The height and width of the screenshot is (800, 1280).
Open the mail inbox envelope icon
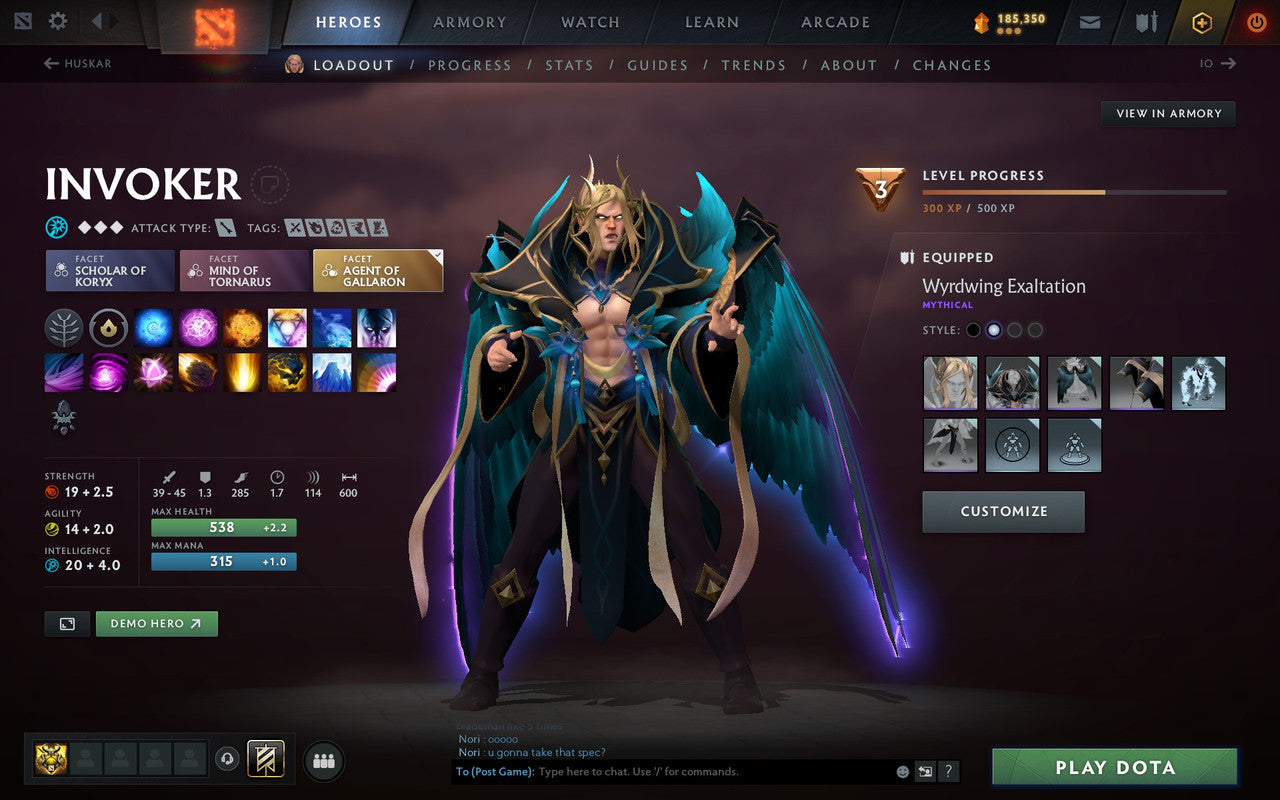coord(1089,21)
